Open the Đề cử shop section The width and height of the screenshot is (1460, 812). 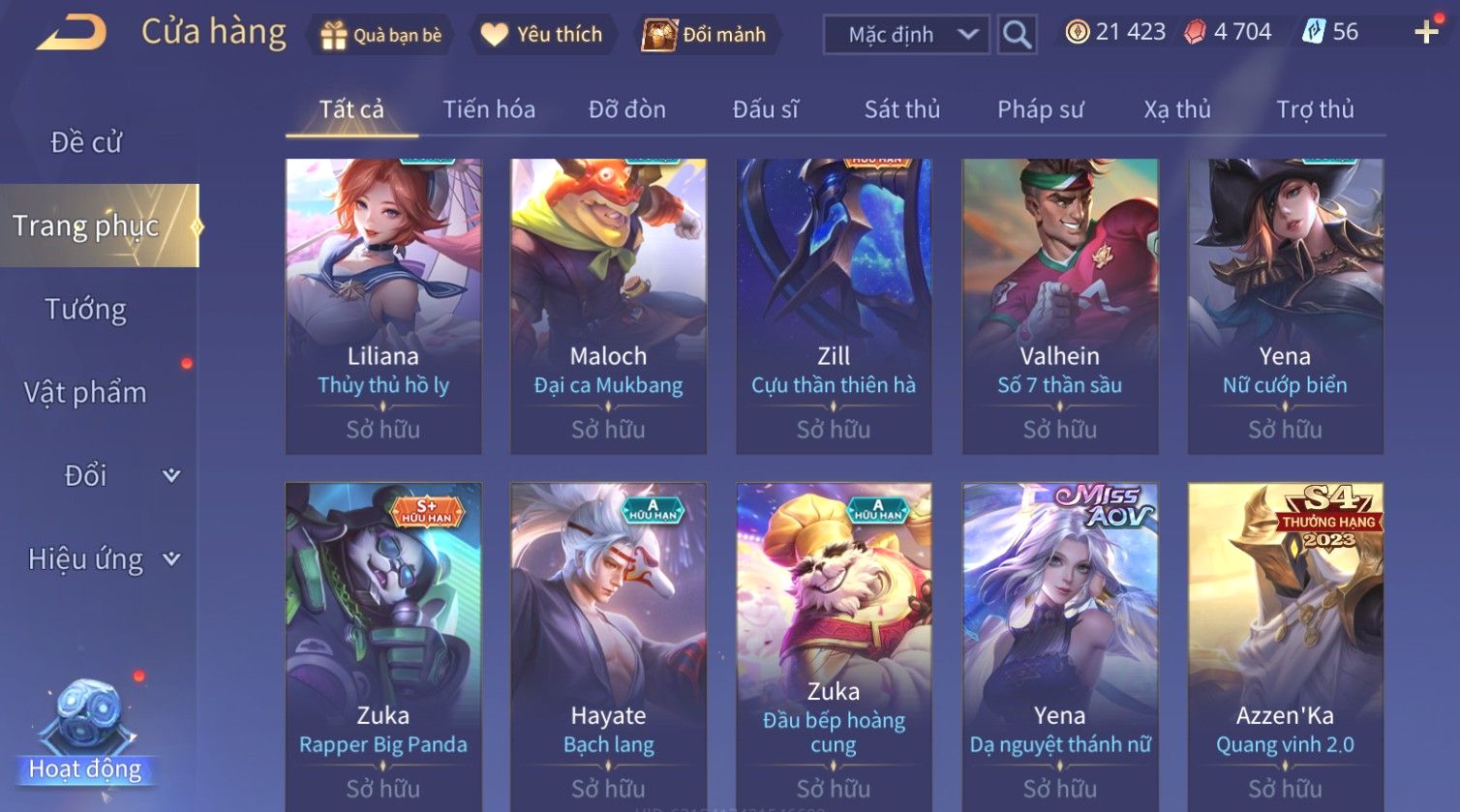tap(86, 142)
